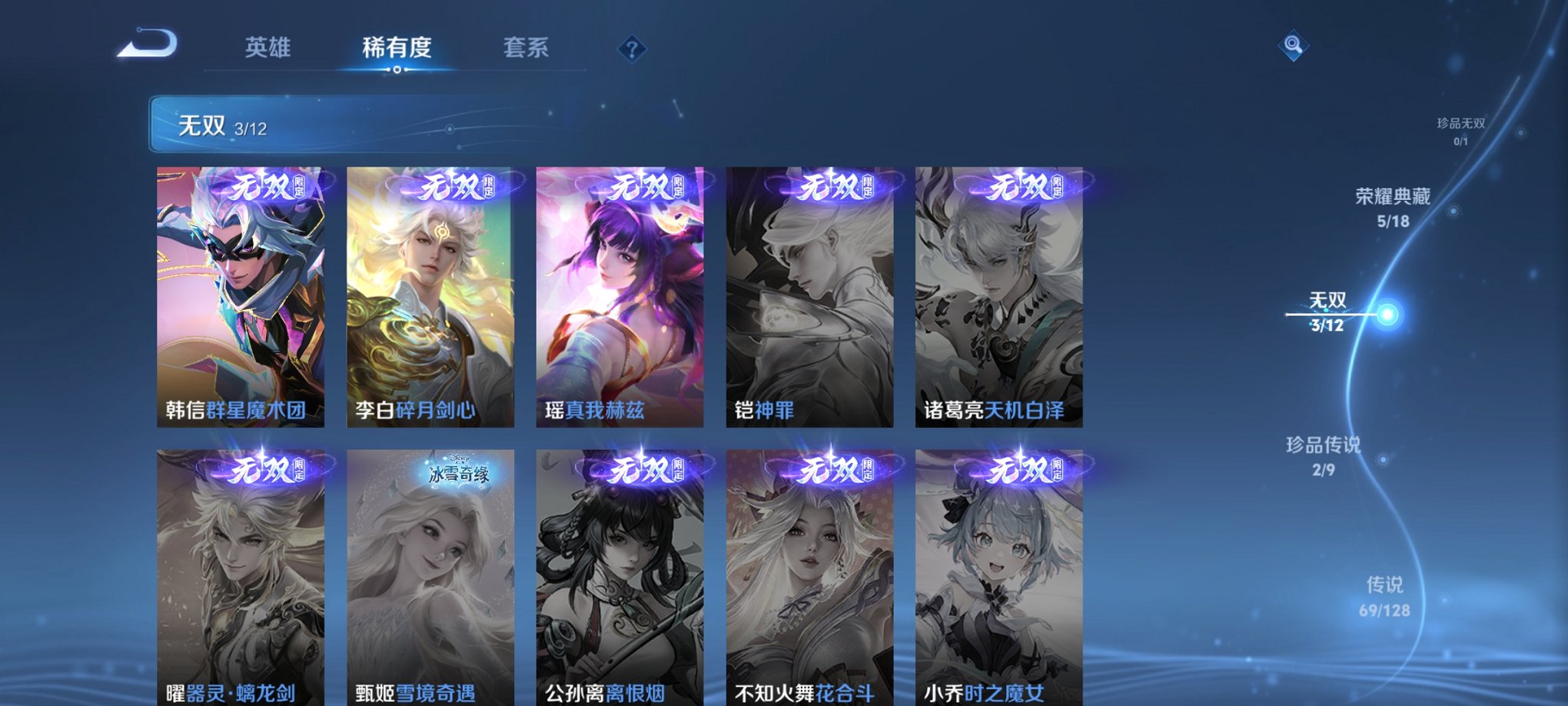Switch to the 英雄 tab
This screenshot has height=706, width=1568.
pyautogui.click(x=268, y=48)
